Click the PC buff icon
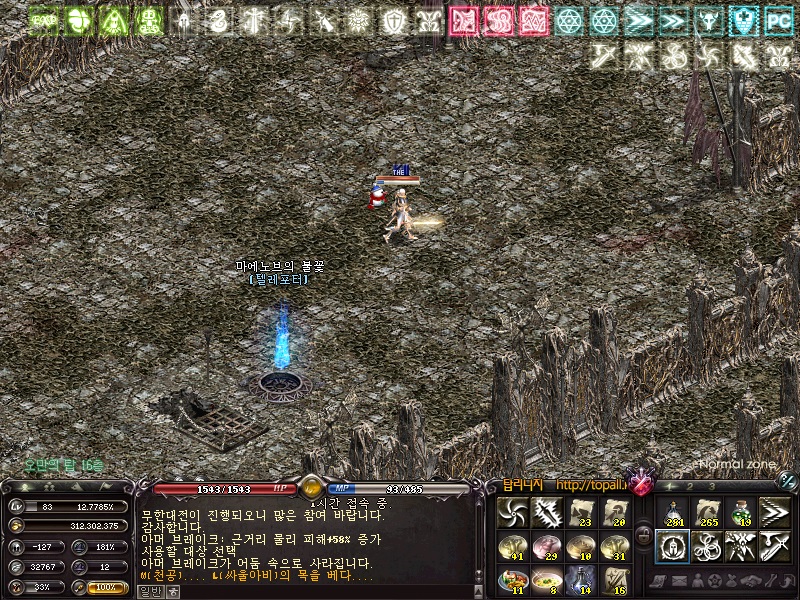 pyautogui.click(x=776, y=19)
